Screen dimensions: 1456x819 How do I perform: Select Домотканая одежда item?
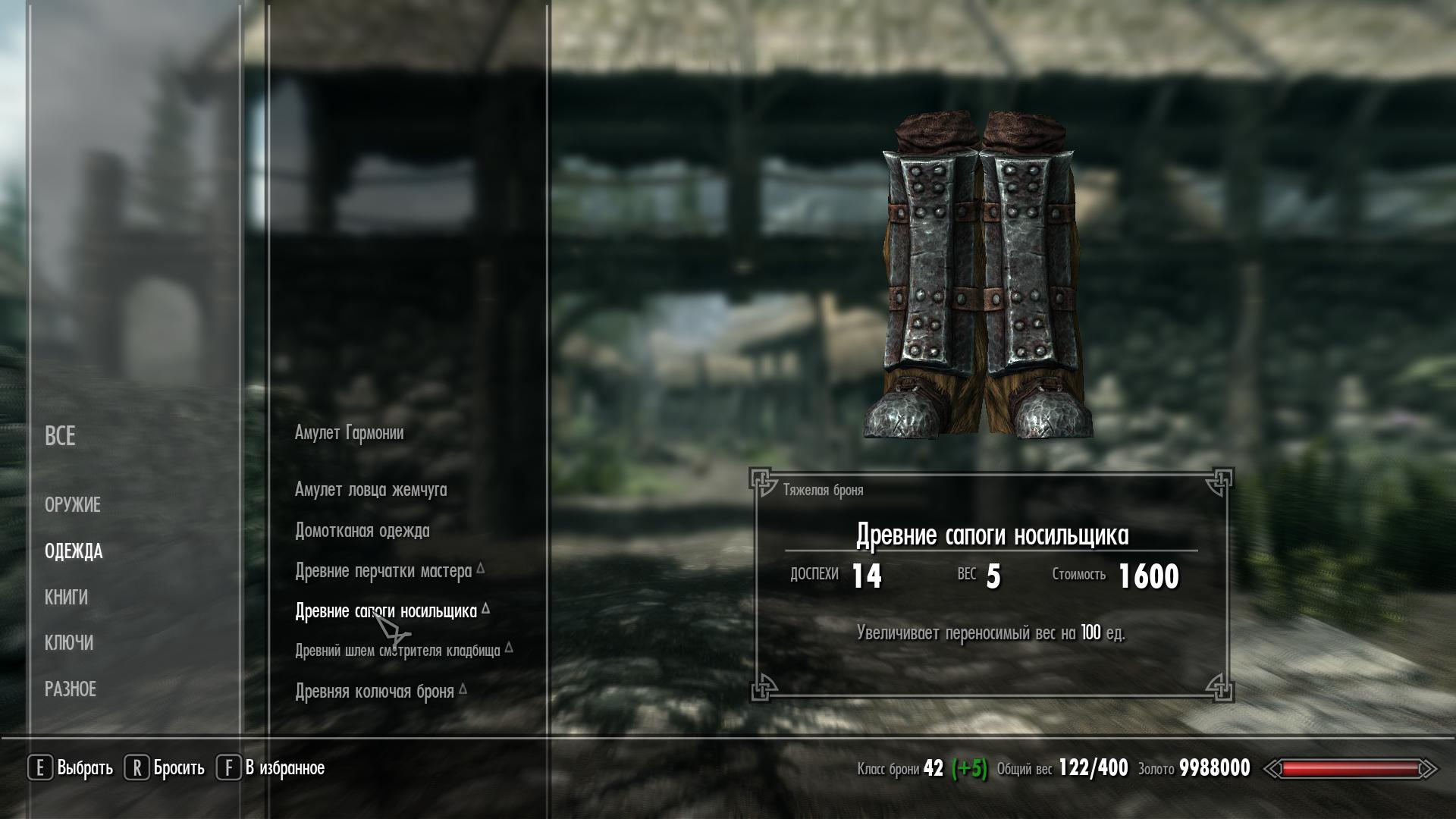coord(362,531)
